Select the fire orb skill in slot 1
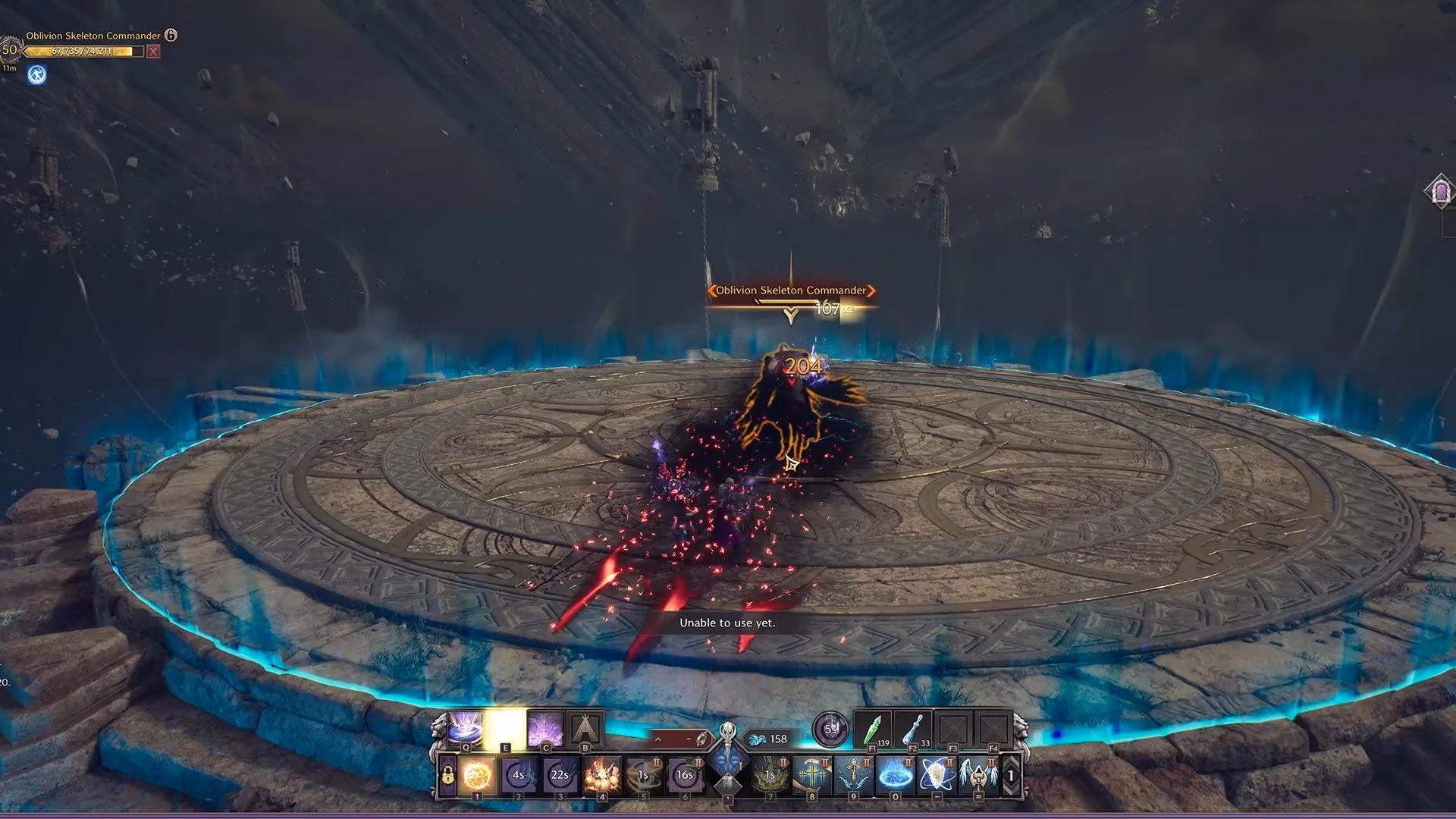This screenshot has height=819, width=1456. point(477,774)
